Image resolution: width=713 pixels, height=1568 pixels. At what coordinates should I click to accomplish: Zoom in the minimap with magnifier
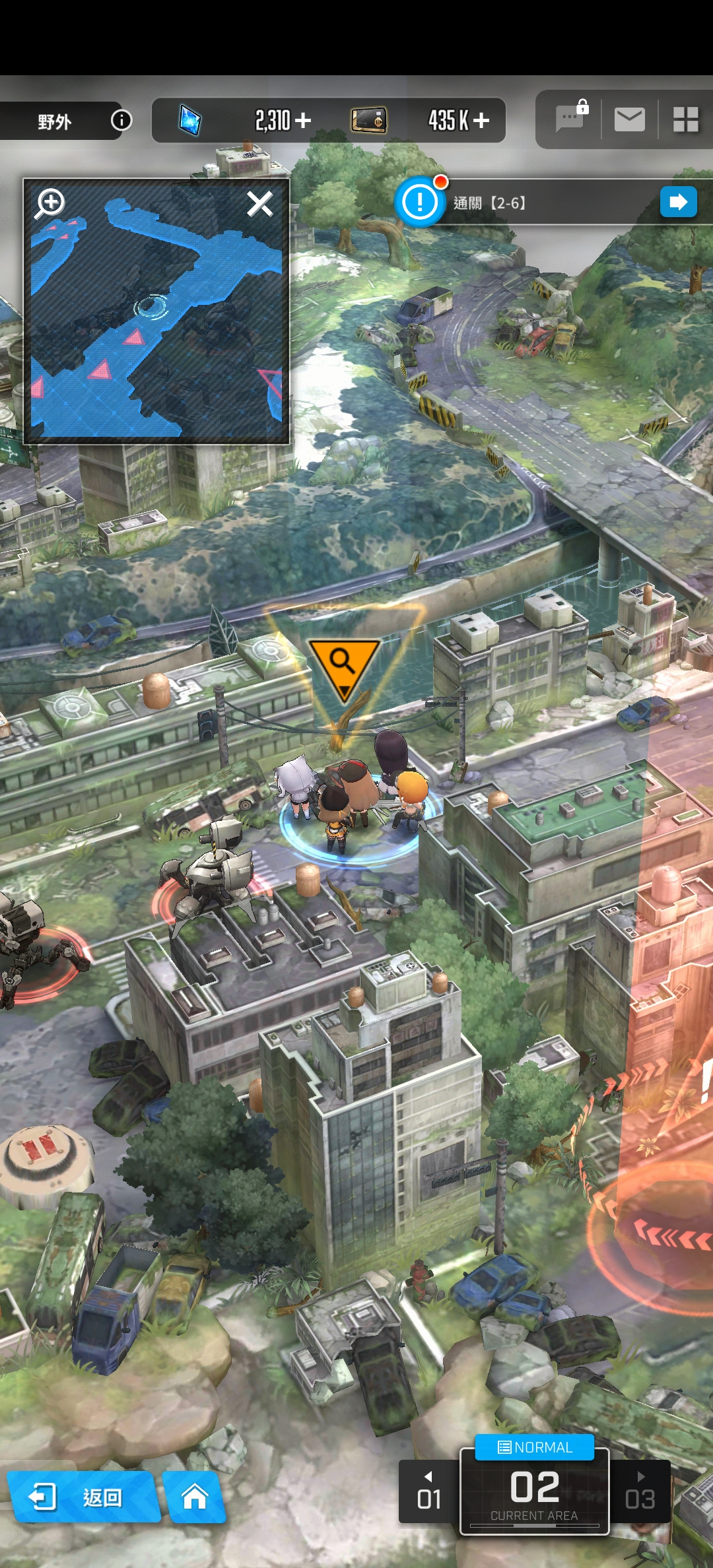[x=50, y=203]
